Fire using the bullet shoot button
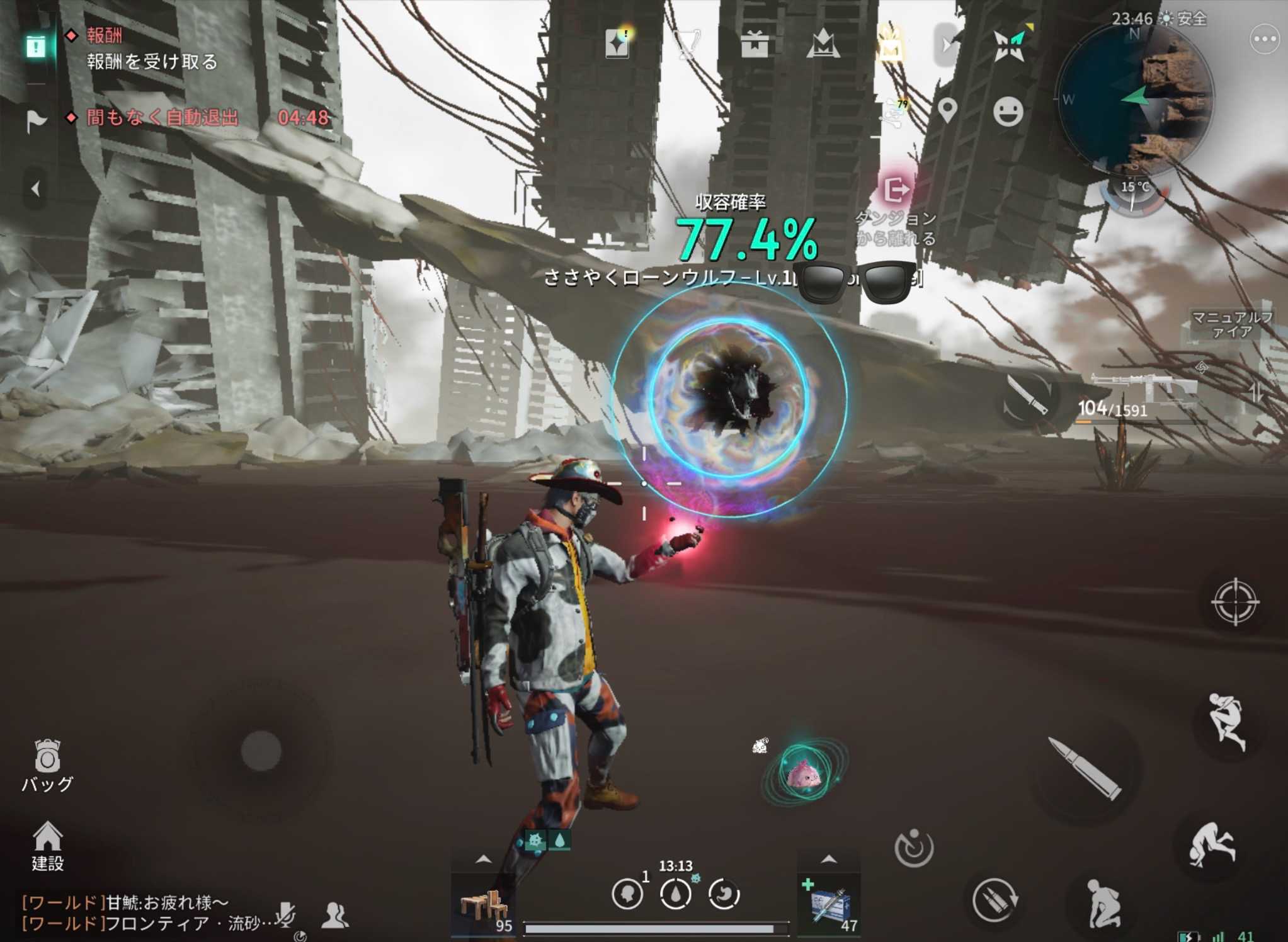 point(1085,768)
